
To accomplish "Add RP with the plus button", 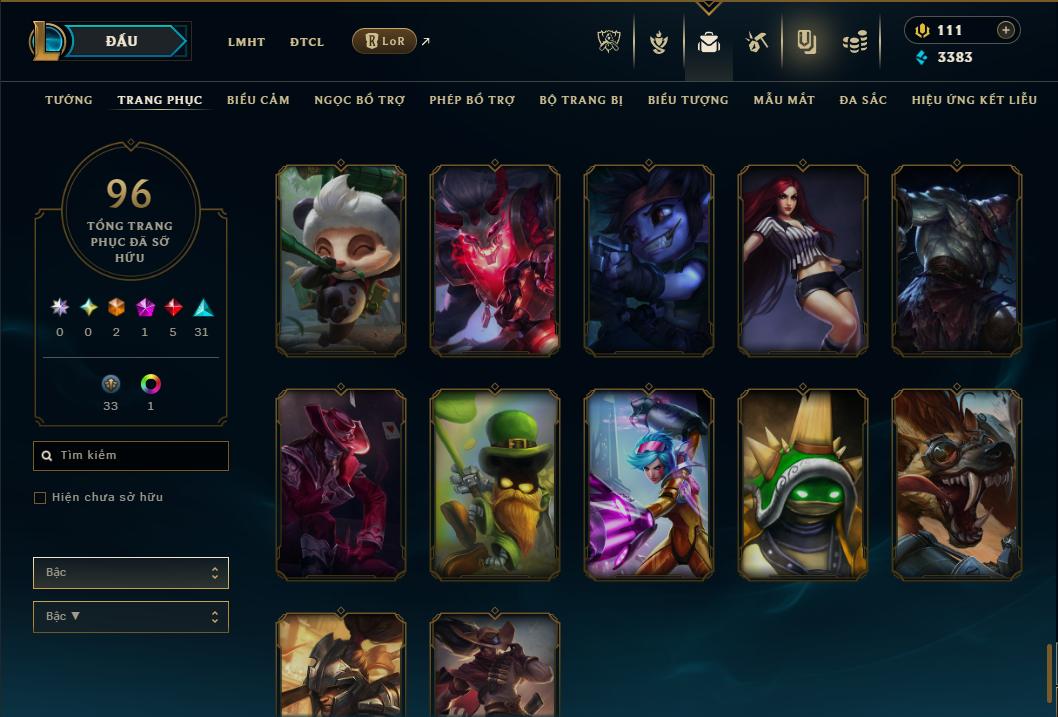I will pos(1006,30).
